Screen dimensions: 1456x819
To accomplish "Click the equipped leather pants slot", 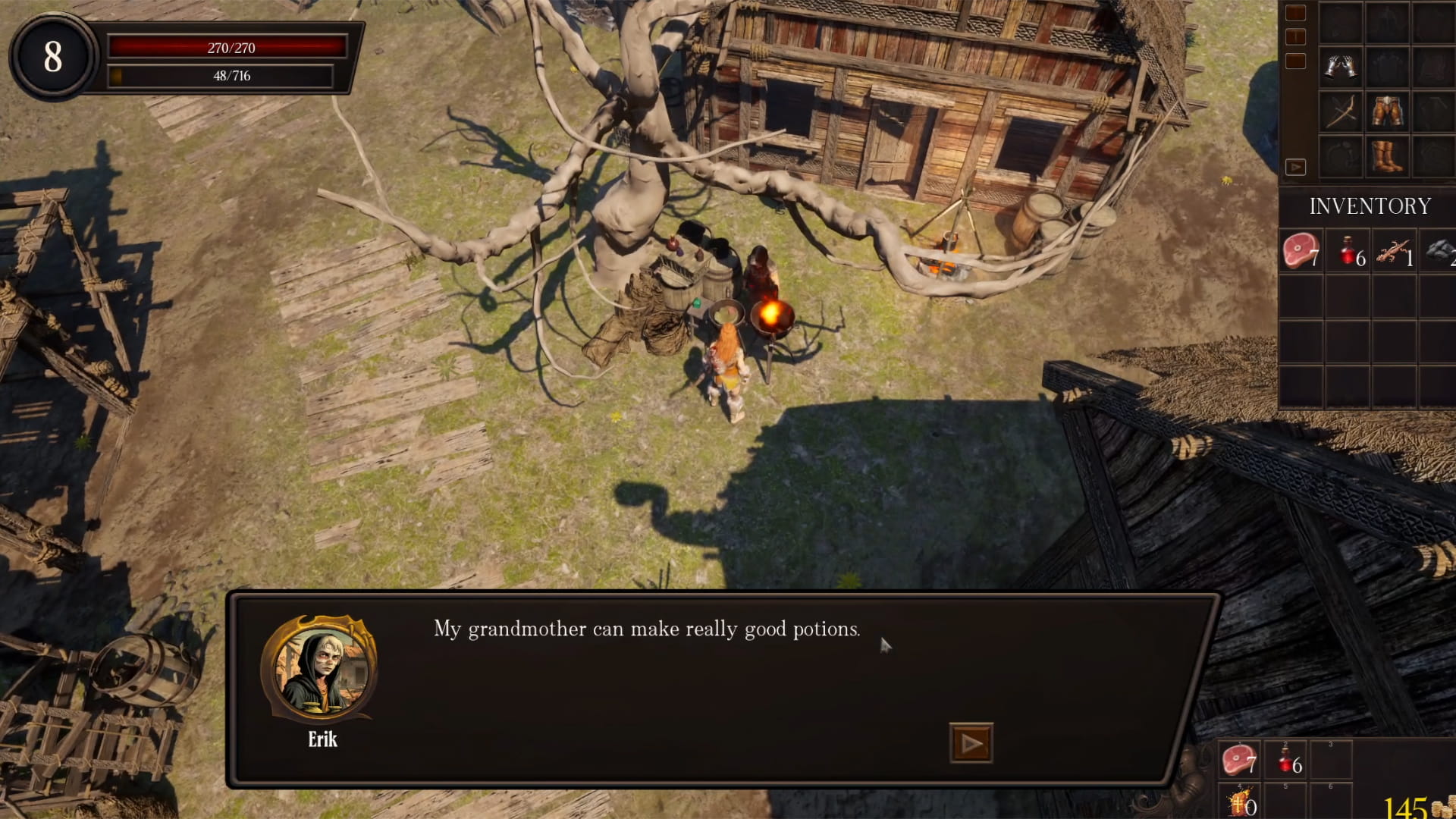I will pyautogui.click(x=1387, y=112).
